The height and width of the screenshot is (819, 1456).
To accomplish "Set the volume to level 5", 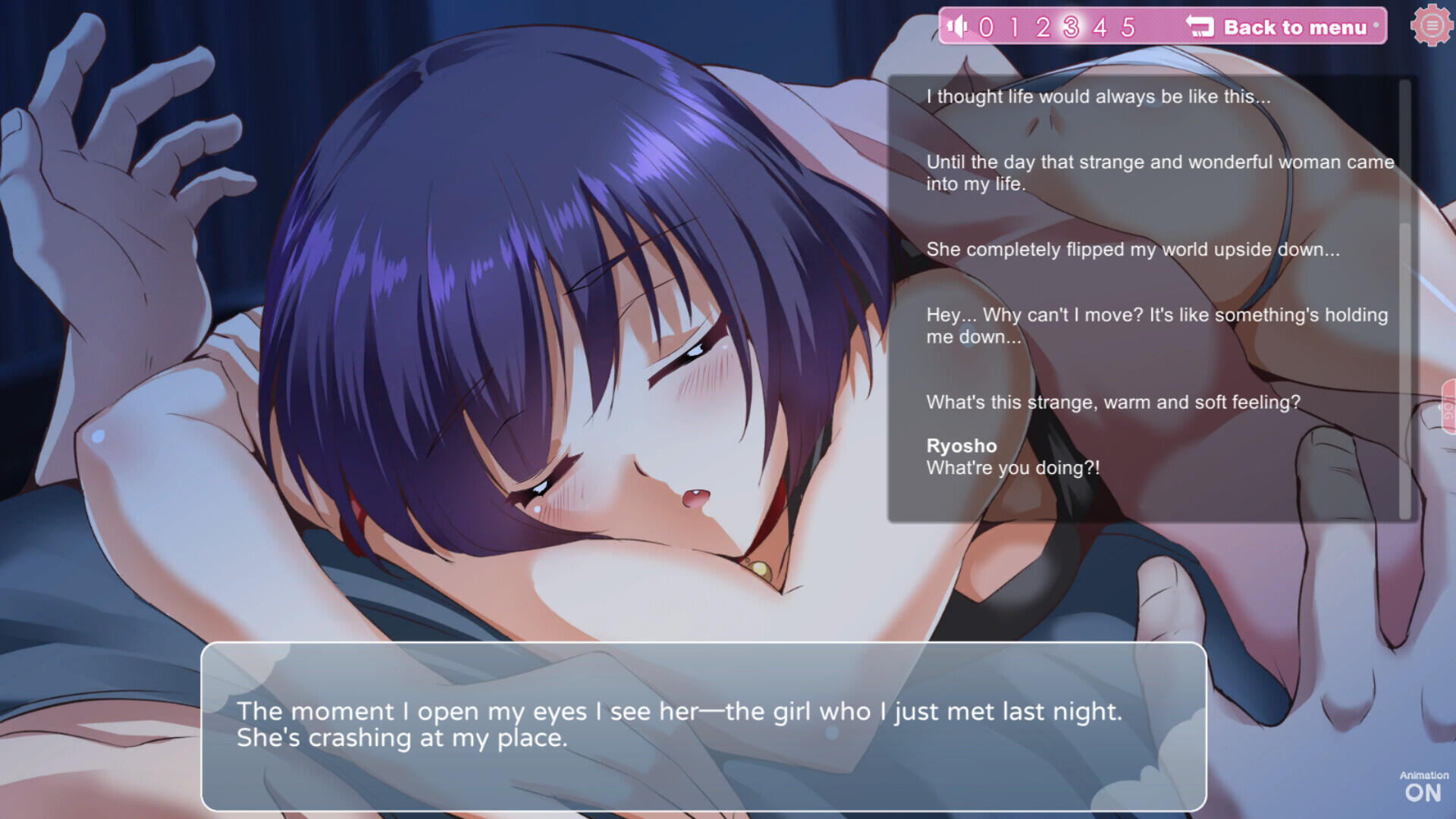I will click(x=1130, y=27).
